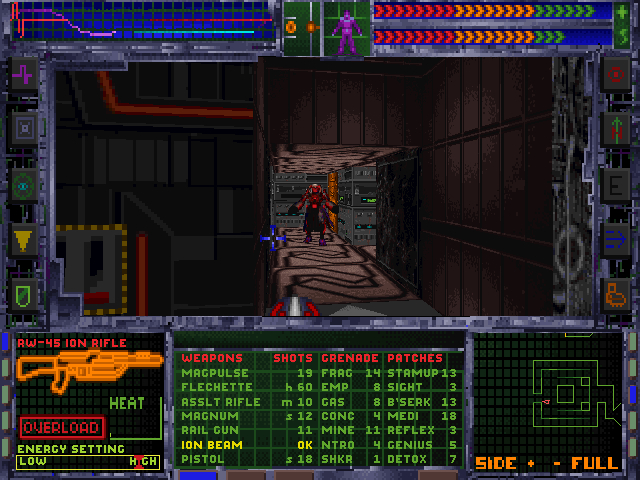Click the purple posture figure
This screenshot has height=480, width=640.
347,31
